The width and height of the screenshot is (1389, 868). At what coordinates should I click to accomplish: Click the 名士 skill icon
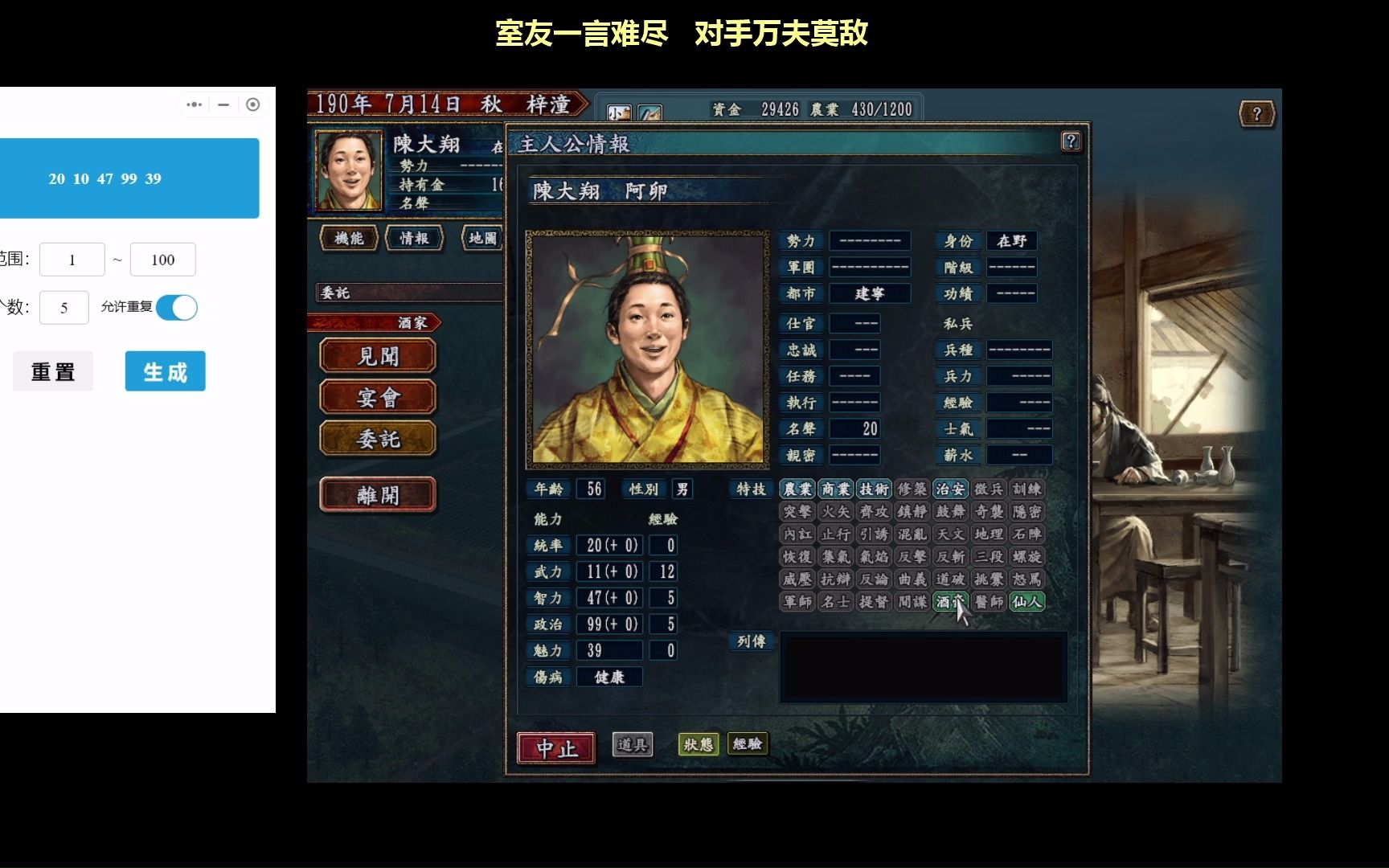coord(836,601)
